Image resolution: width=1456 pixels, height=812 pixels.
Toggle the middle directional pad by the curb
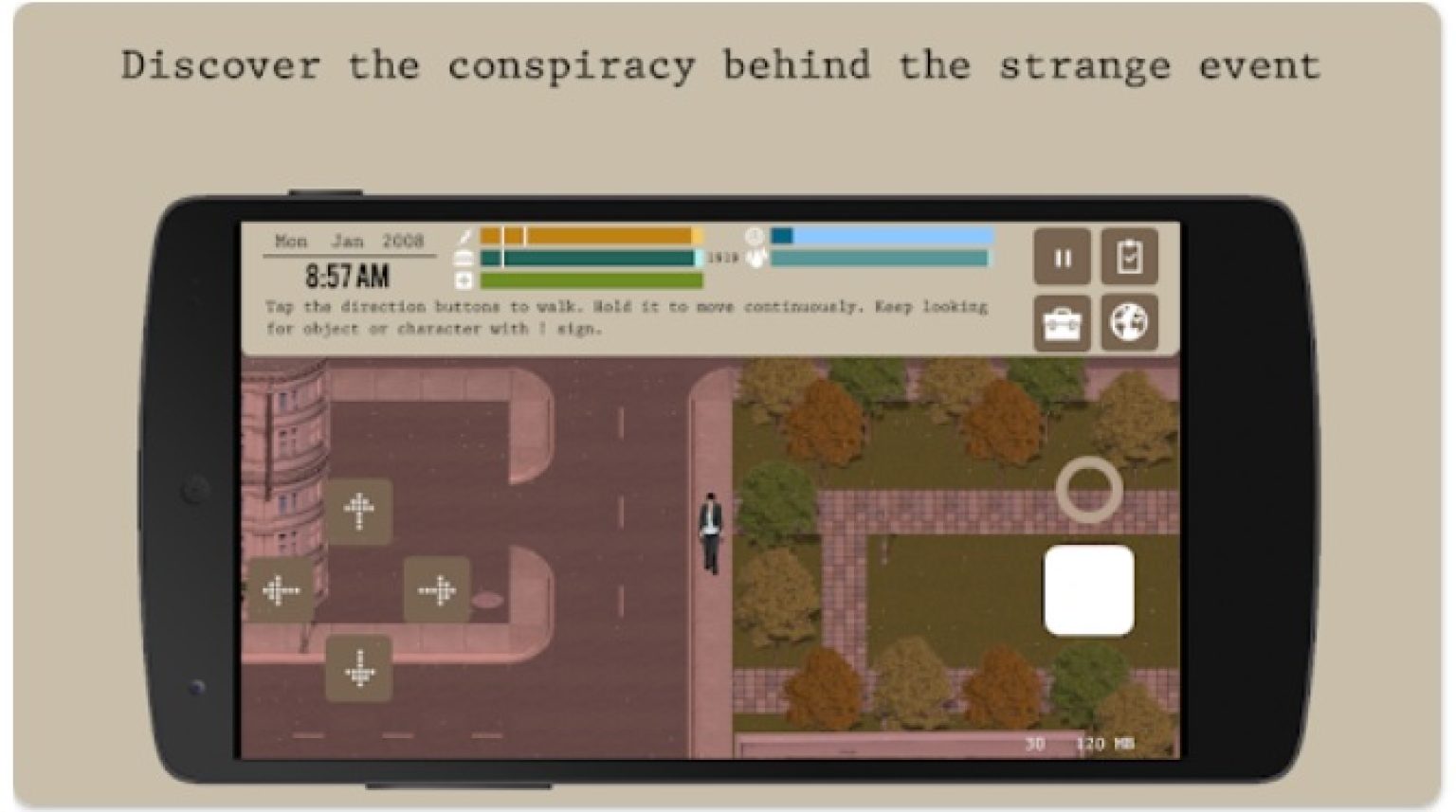(x=438, y=589)
